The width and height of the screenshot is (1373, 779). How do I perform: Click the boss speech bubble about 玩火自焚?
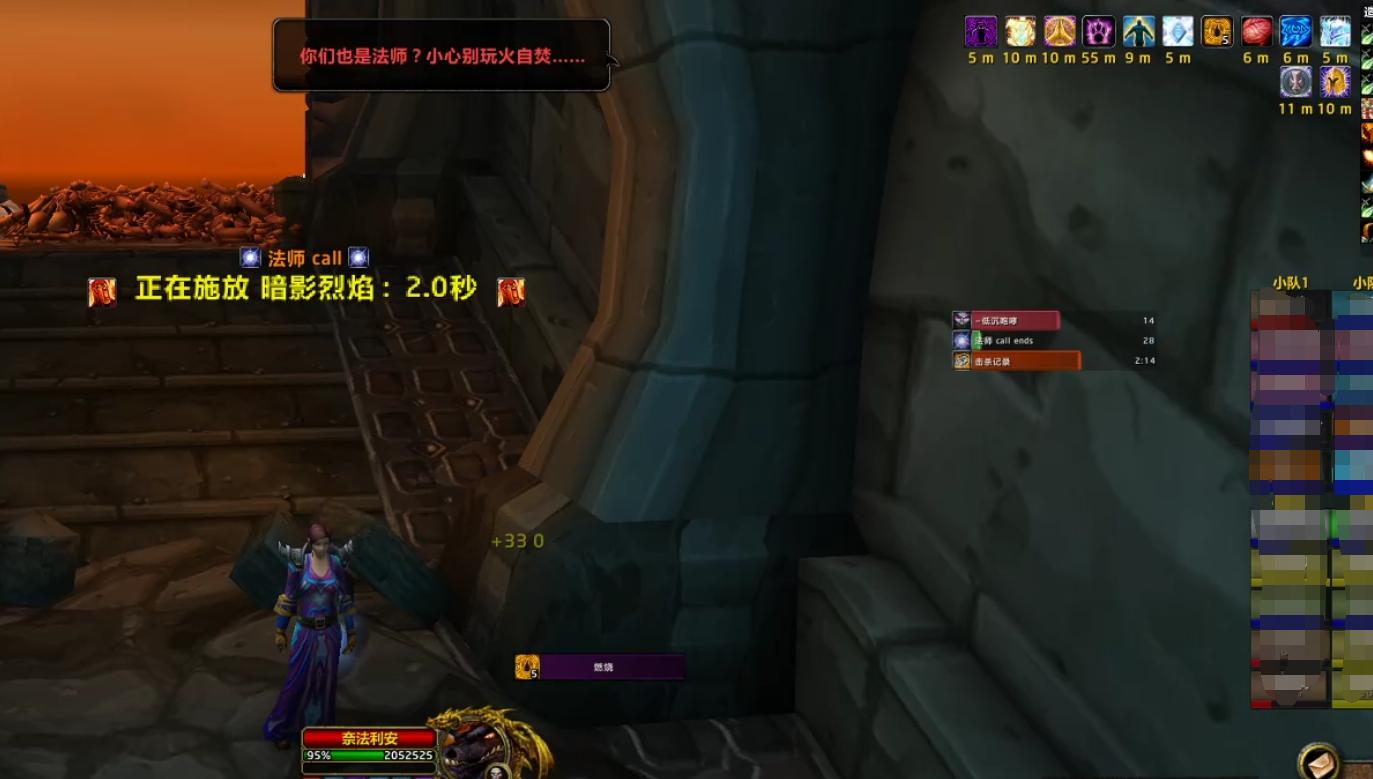(x=440, y=53)
